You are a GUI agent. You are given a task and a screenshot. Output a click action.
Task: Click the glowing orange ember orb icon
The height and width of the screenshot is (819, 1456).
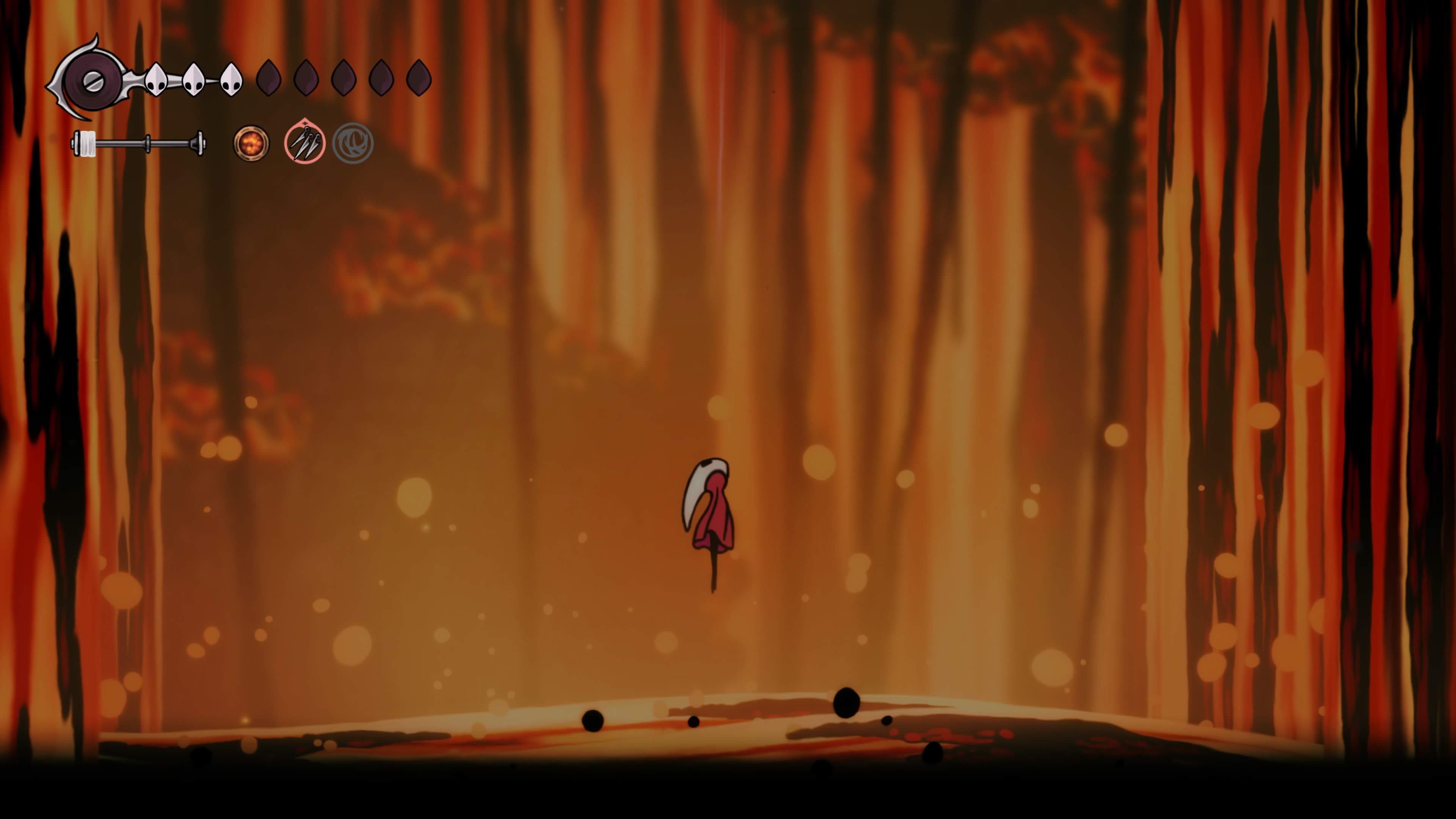[x=251, y=143]
